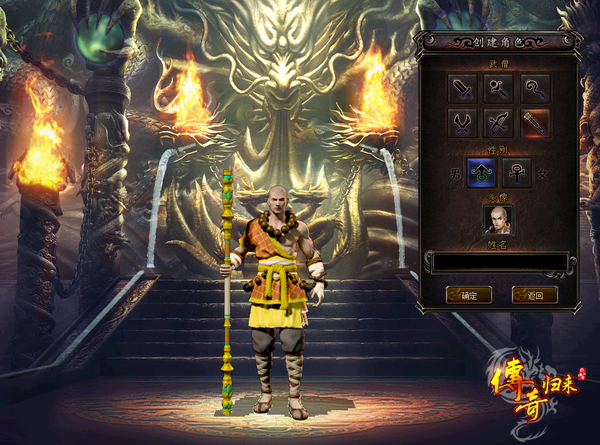The width and height of the screenshot is (600, 445).
Task: Focus the character name input field
Action: pos(499,262)
